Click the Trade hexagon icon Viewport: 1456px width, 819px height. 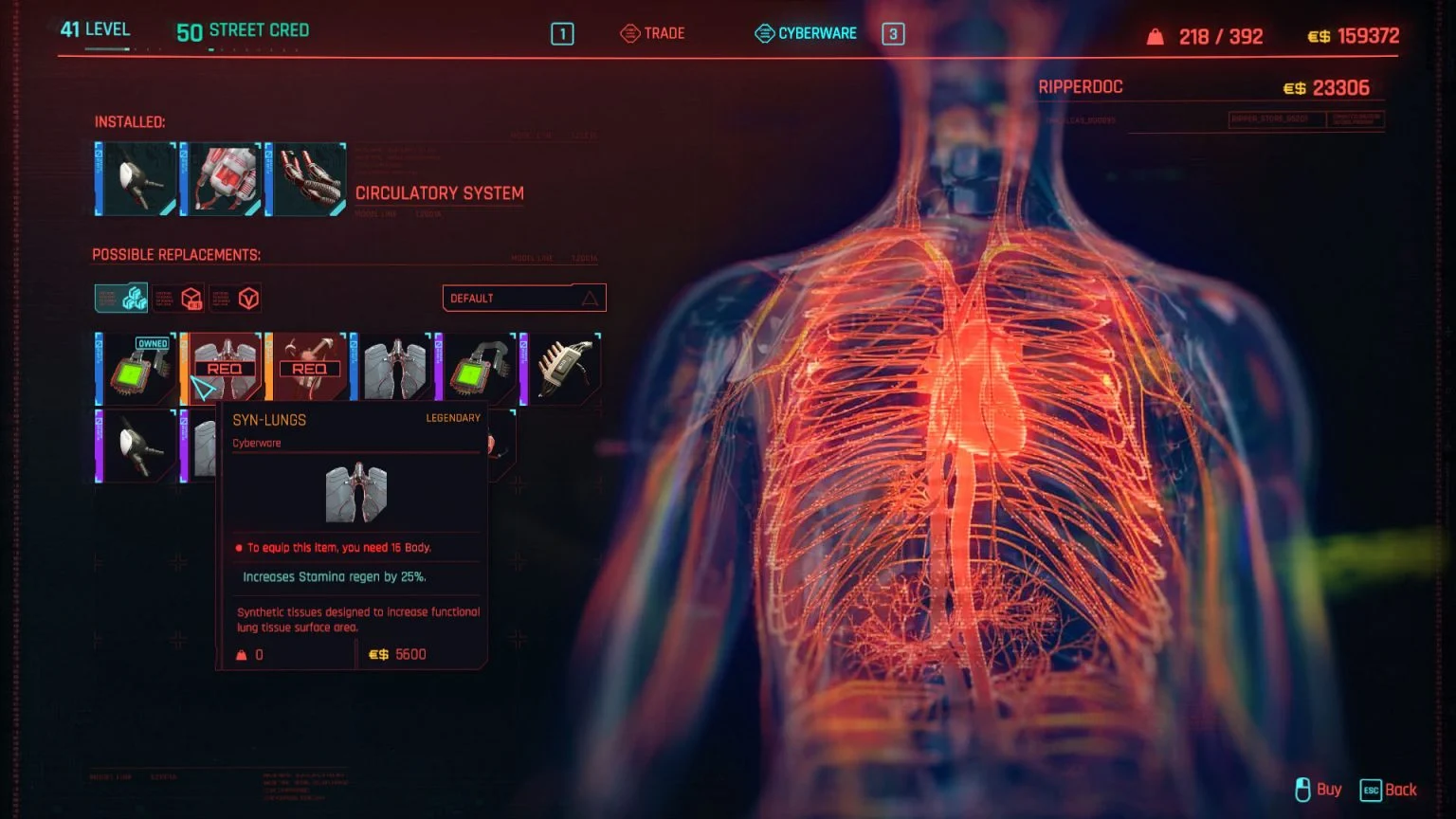[x=628, y=32]
